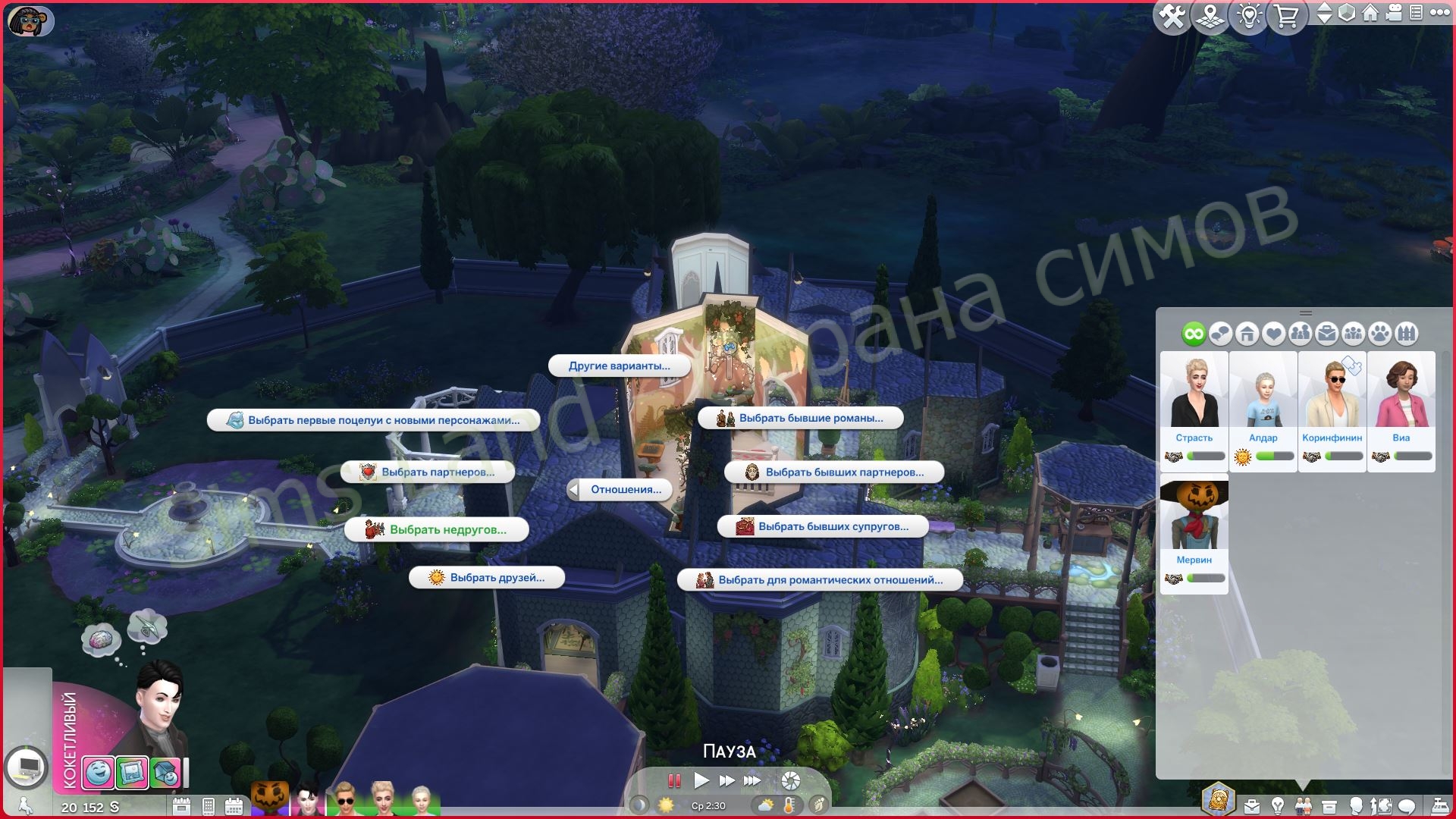Go back via the "Отношения..." arrow
Image resolution: width=1456 pixels, height=819 pixels.
pyautogui.click(x=575, y=490)
